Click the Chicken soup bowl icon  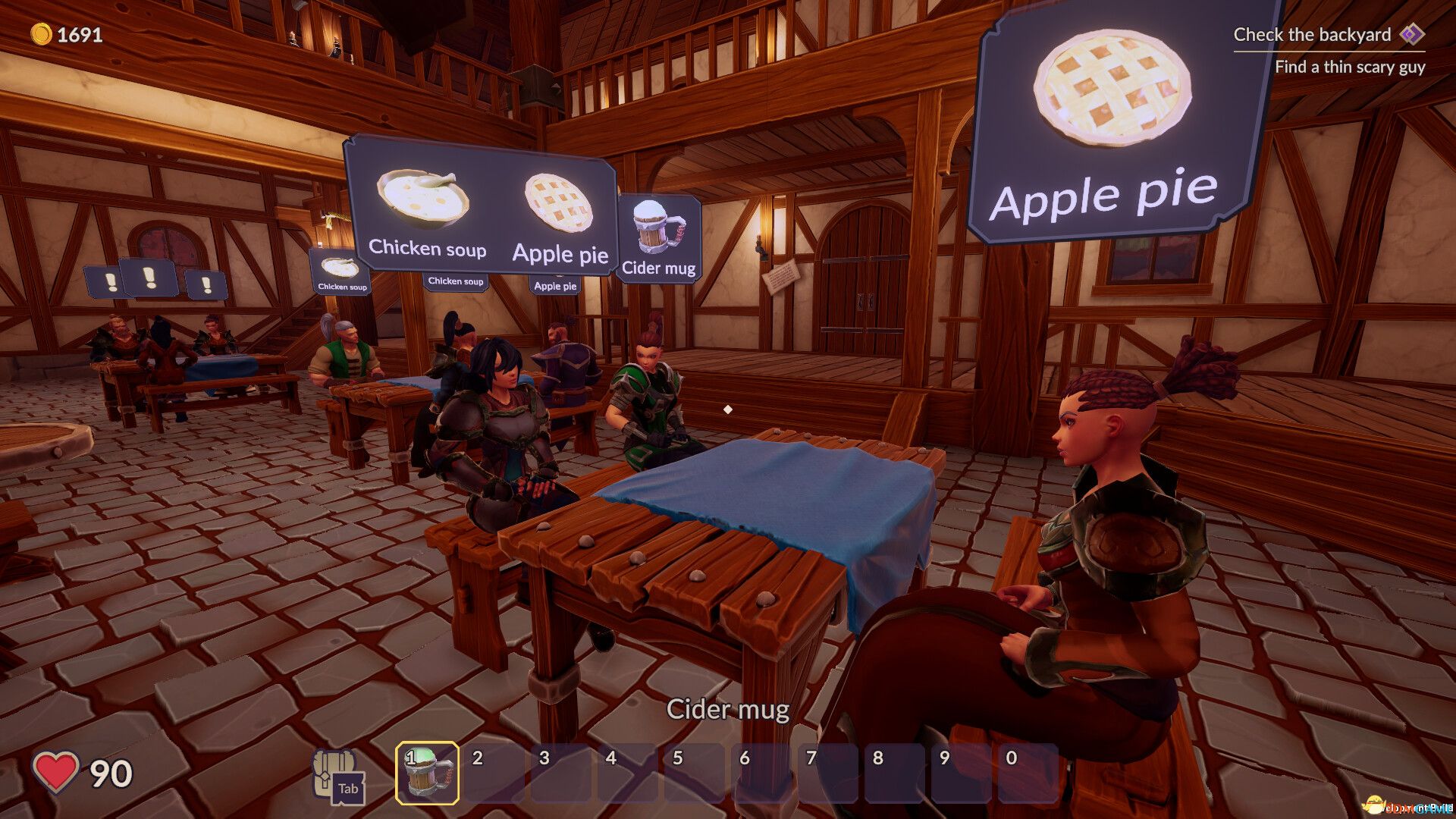pos(422,199)
